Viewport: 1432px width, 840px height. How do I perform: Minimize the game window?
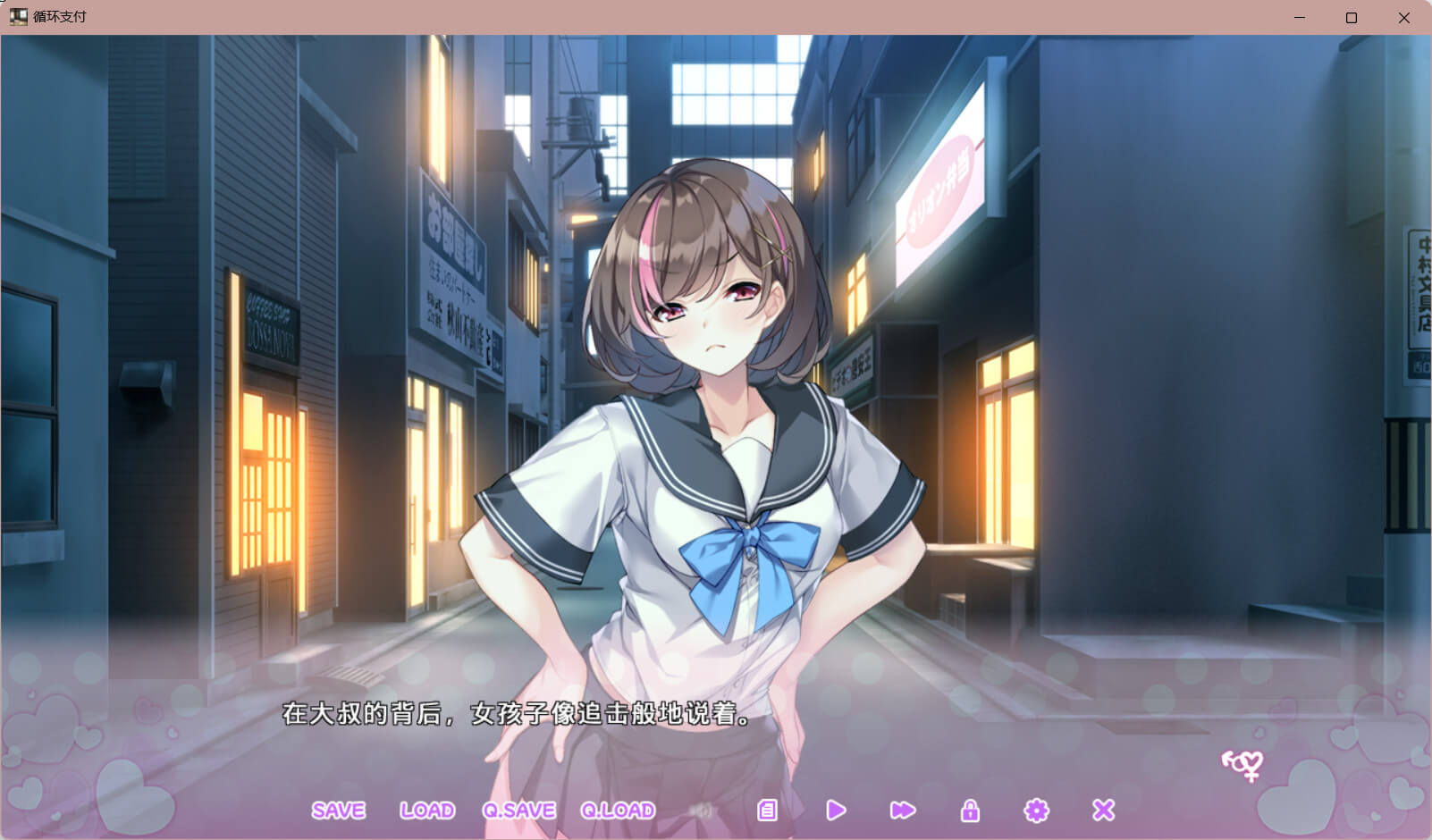coord(1300,17)
